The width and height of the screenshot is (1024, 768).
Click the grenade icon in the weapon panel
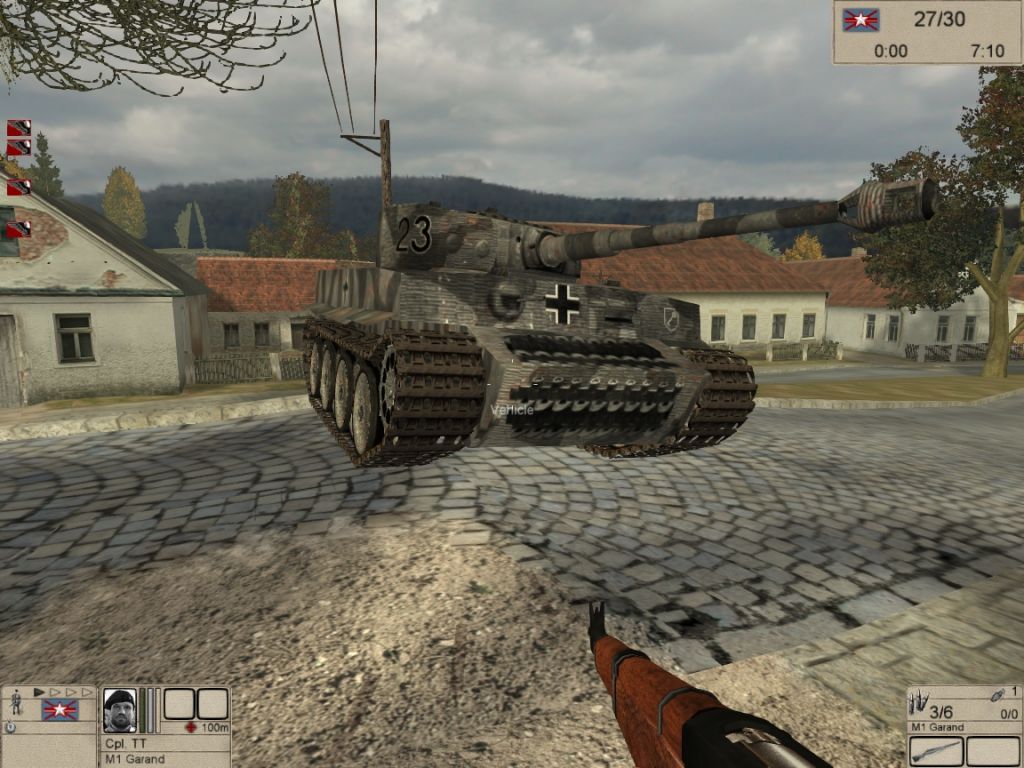tap(997, 695)
